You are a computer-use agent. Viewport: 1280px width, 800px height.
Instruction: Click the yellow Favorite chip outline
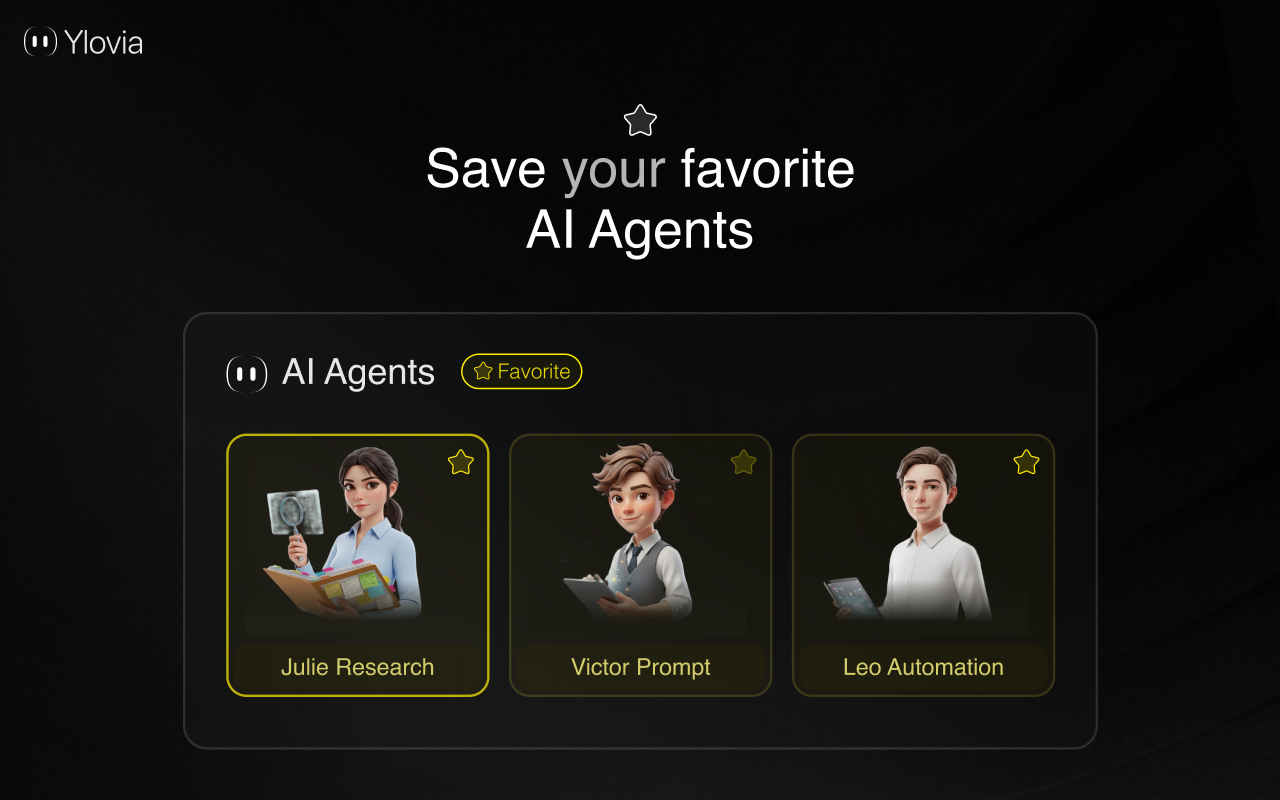point(521,371)
